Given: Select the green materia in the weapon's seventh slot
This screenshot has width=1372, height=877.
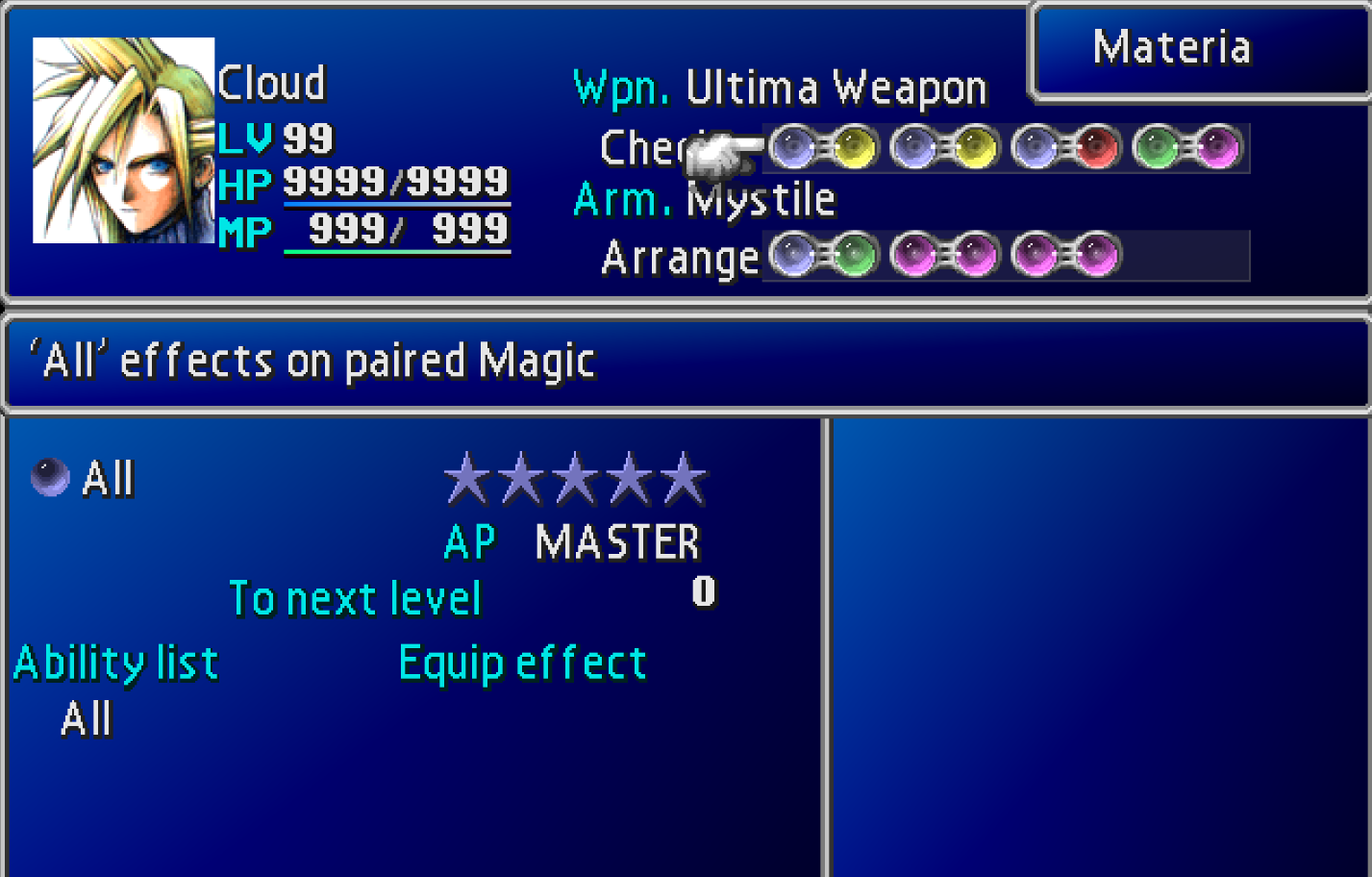Looking at the screenshot, I should tap(1156, 146).
